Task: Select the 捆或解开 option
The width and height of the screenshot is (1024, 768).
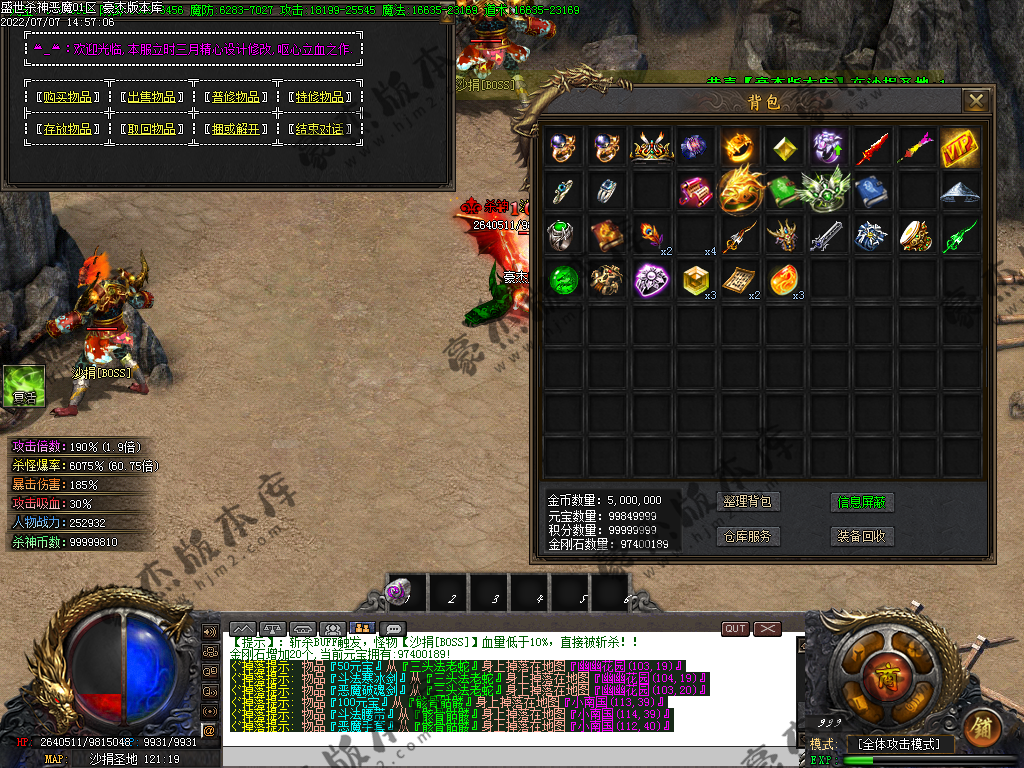Action: click(x=236, y=129)
